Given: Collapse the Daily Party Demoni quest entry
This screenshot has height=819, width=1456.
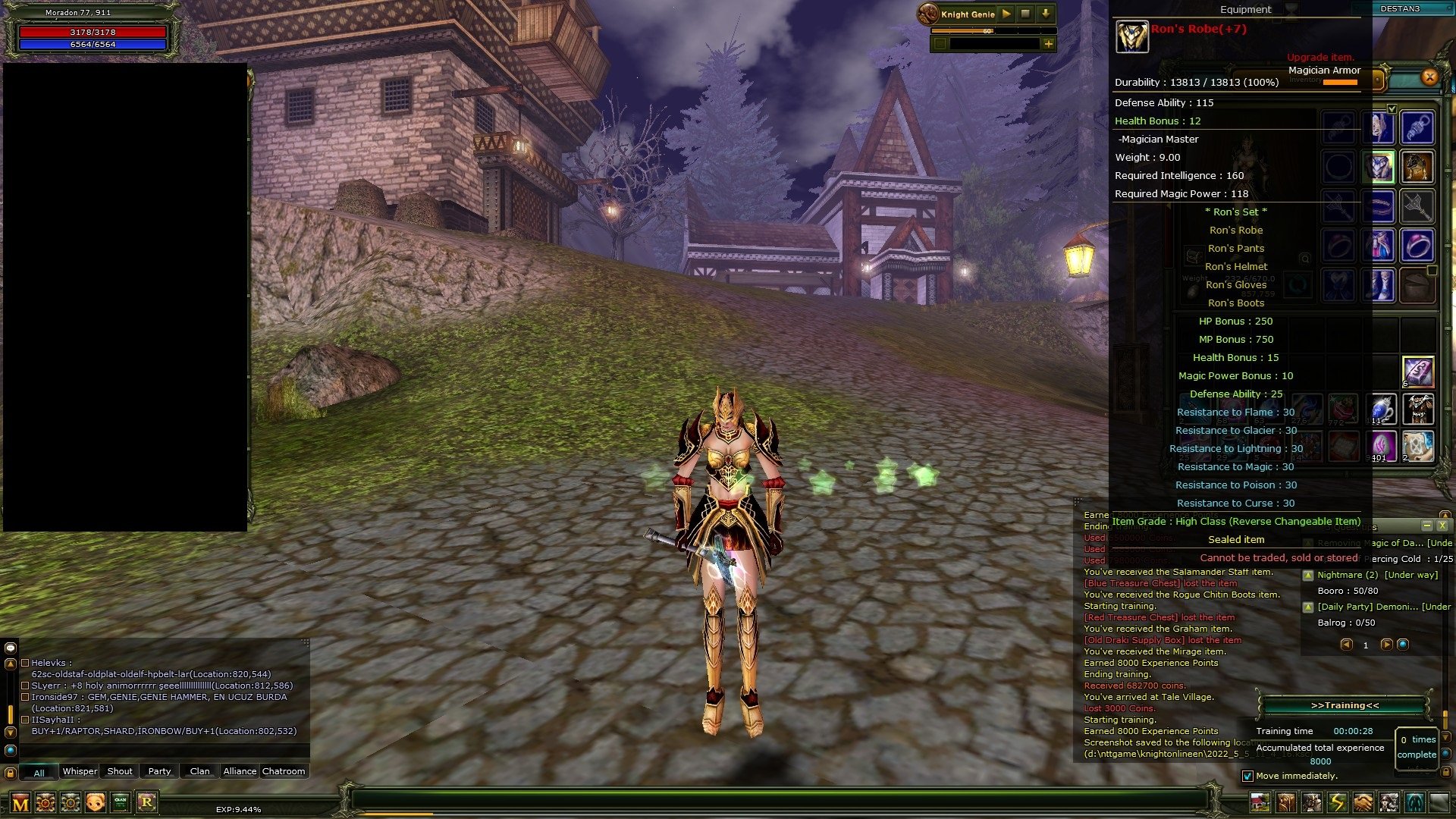Looking at the screenshot, I should click(x=1308, y=607).
